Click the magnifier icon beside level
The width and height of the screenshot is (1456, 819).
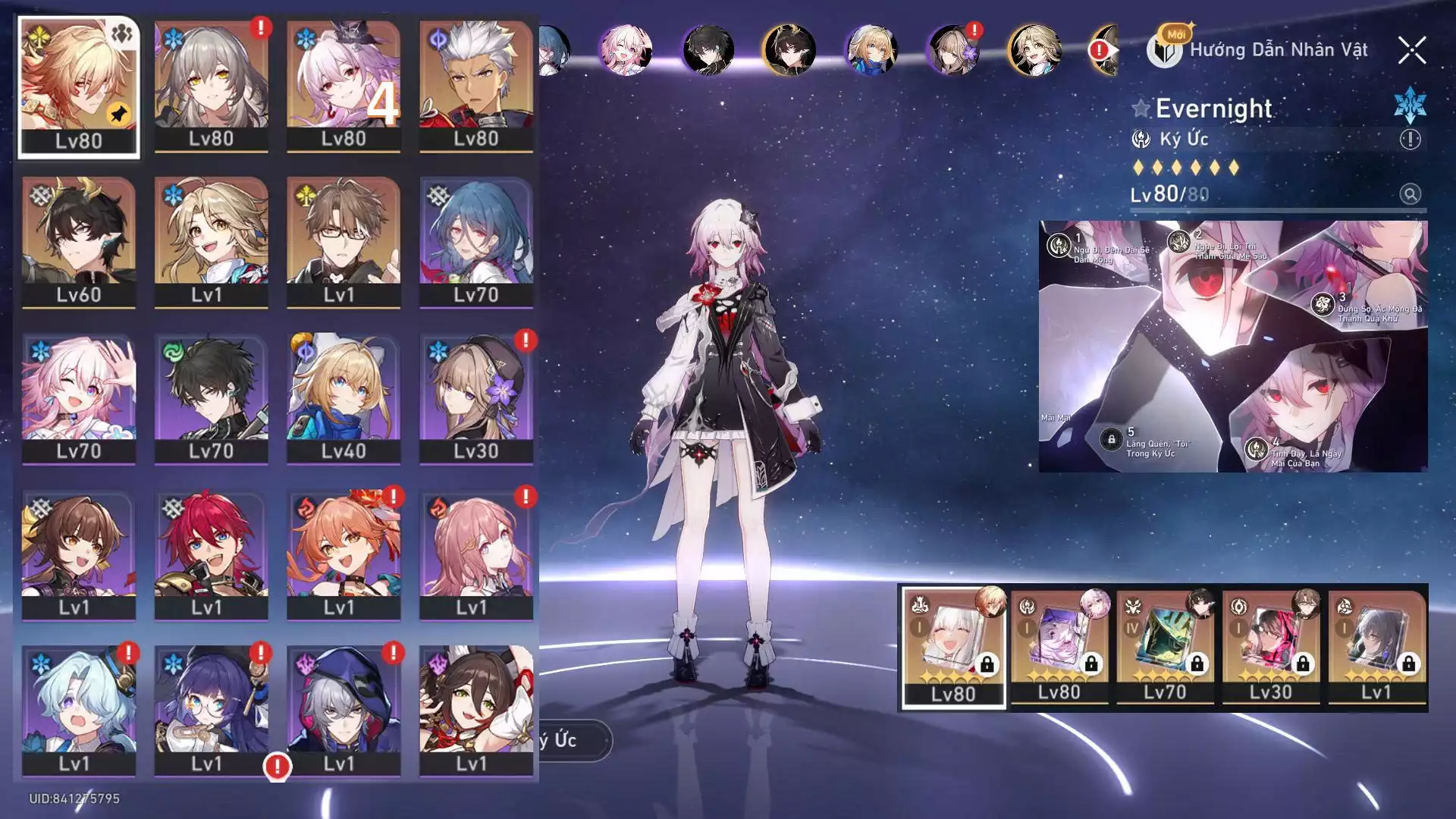pyautogui.click(x=1410, y=194)
